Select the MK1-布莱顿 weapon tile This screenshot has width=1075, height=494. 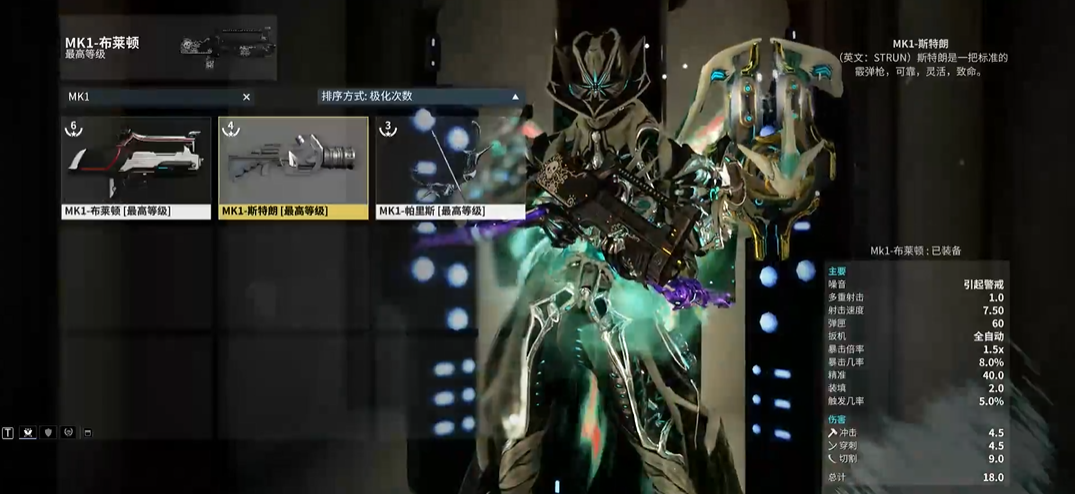tap(136, 167)
